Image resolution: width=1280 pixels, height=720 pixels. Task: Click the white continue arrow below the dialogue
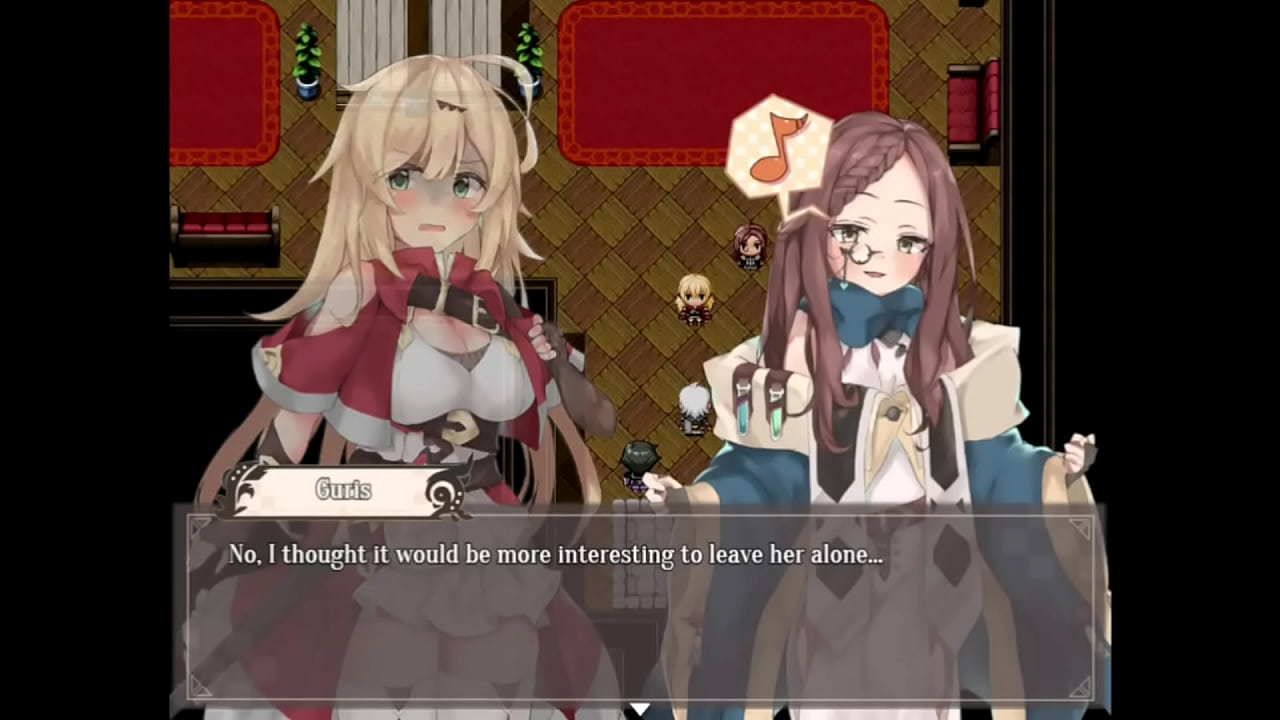coord(639,709)
